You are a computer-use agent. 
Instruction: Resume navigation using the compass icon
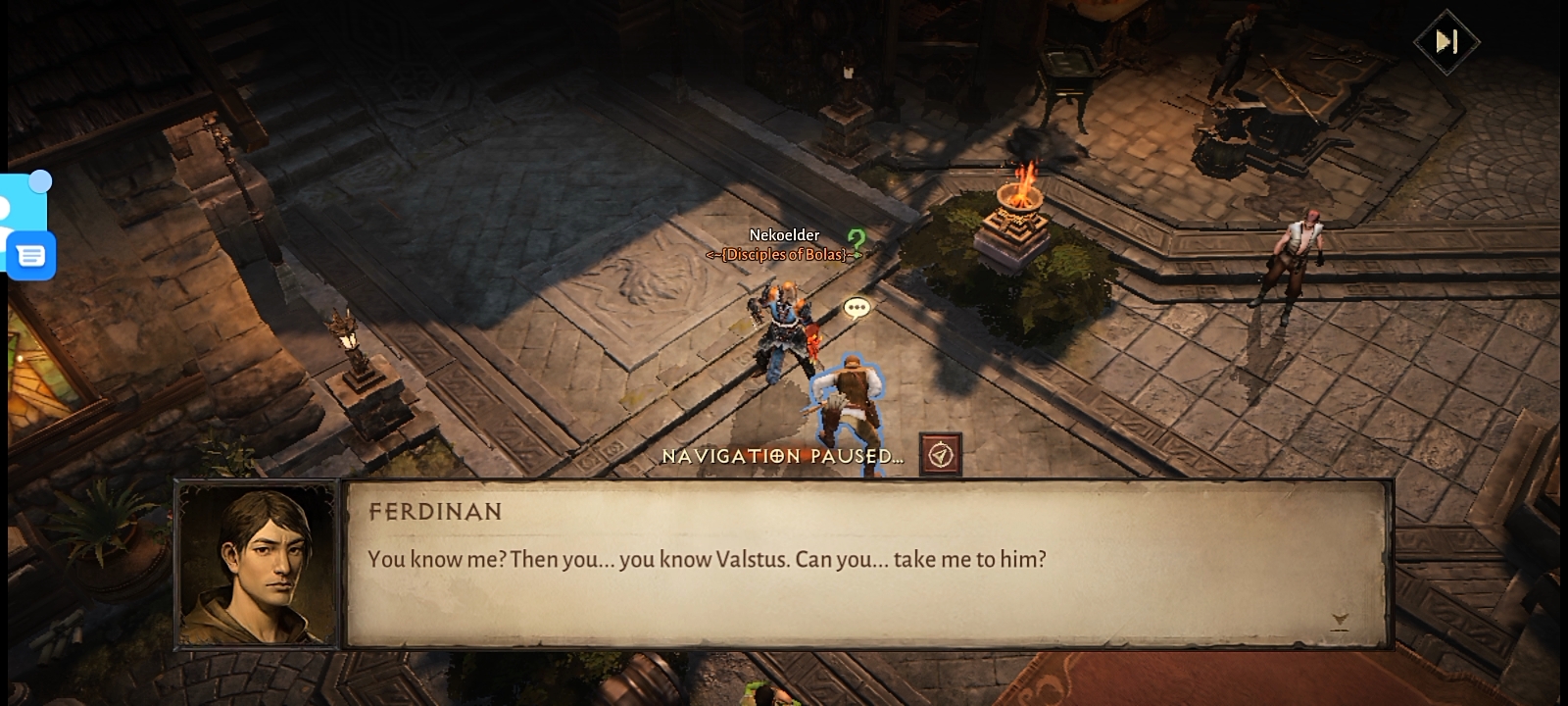click(x=941, y=455)
